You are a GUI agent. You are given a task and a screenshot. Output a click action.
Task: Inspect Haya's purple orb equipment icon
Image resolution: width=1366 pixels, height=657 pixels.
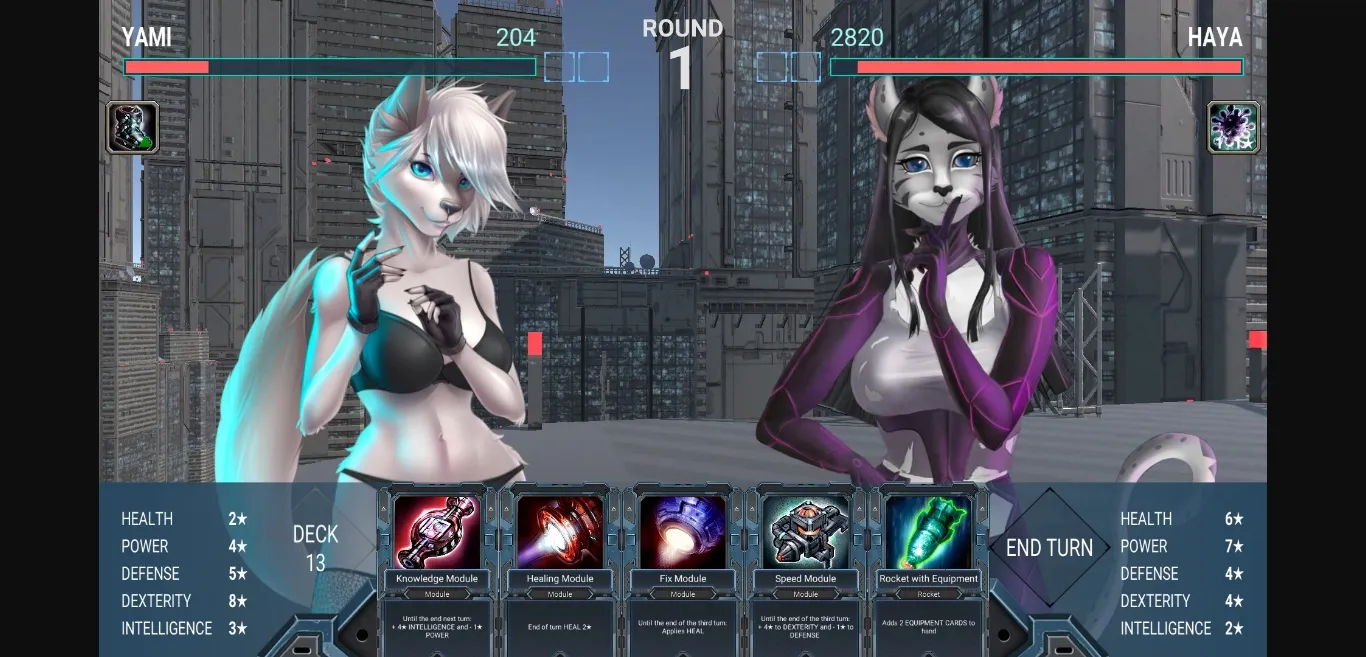pos(1233,128)
